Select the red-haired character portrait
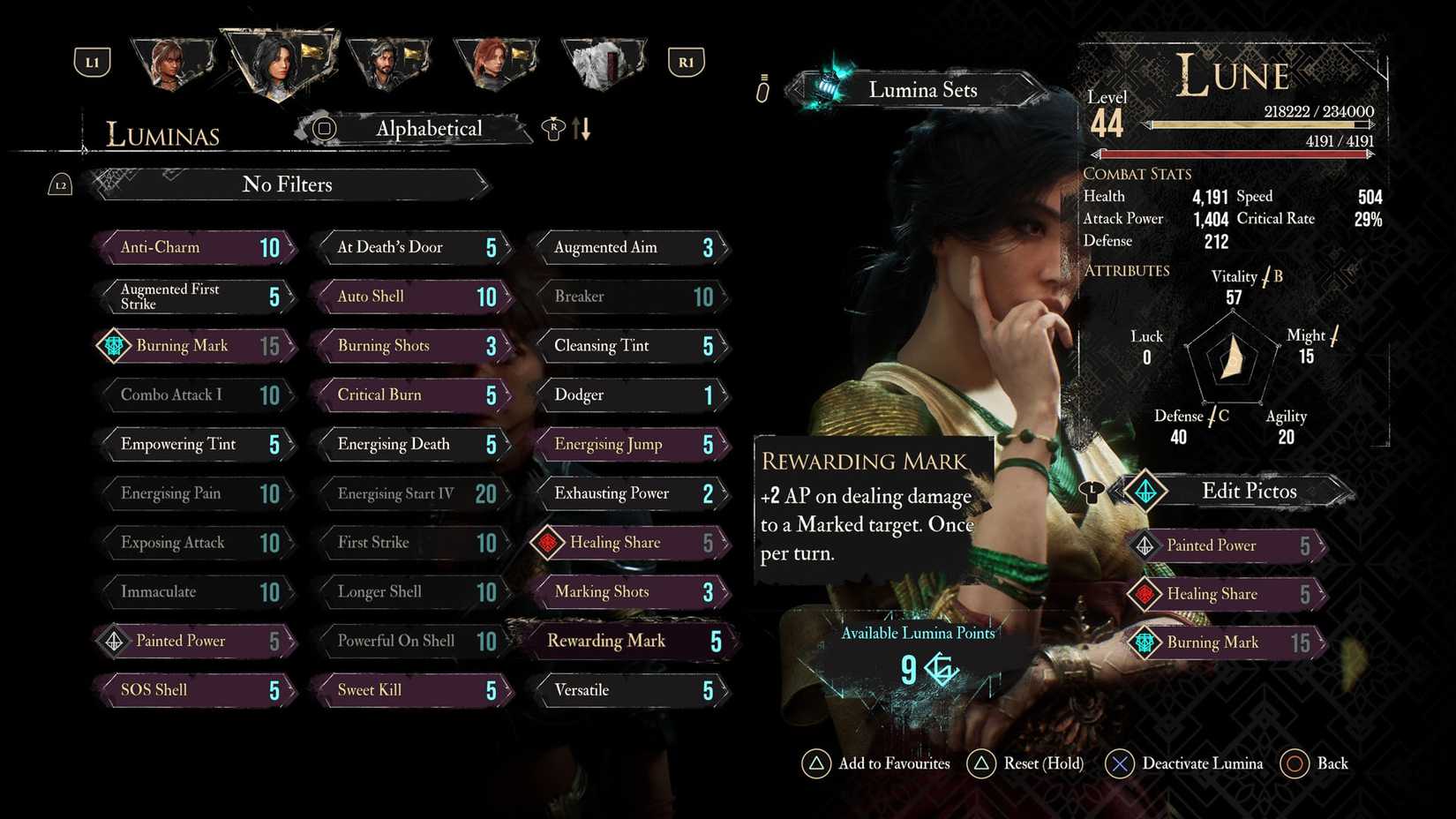The image size is (1456, 819). click(496, 59)
